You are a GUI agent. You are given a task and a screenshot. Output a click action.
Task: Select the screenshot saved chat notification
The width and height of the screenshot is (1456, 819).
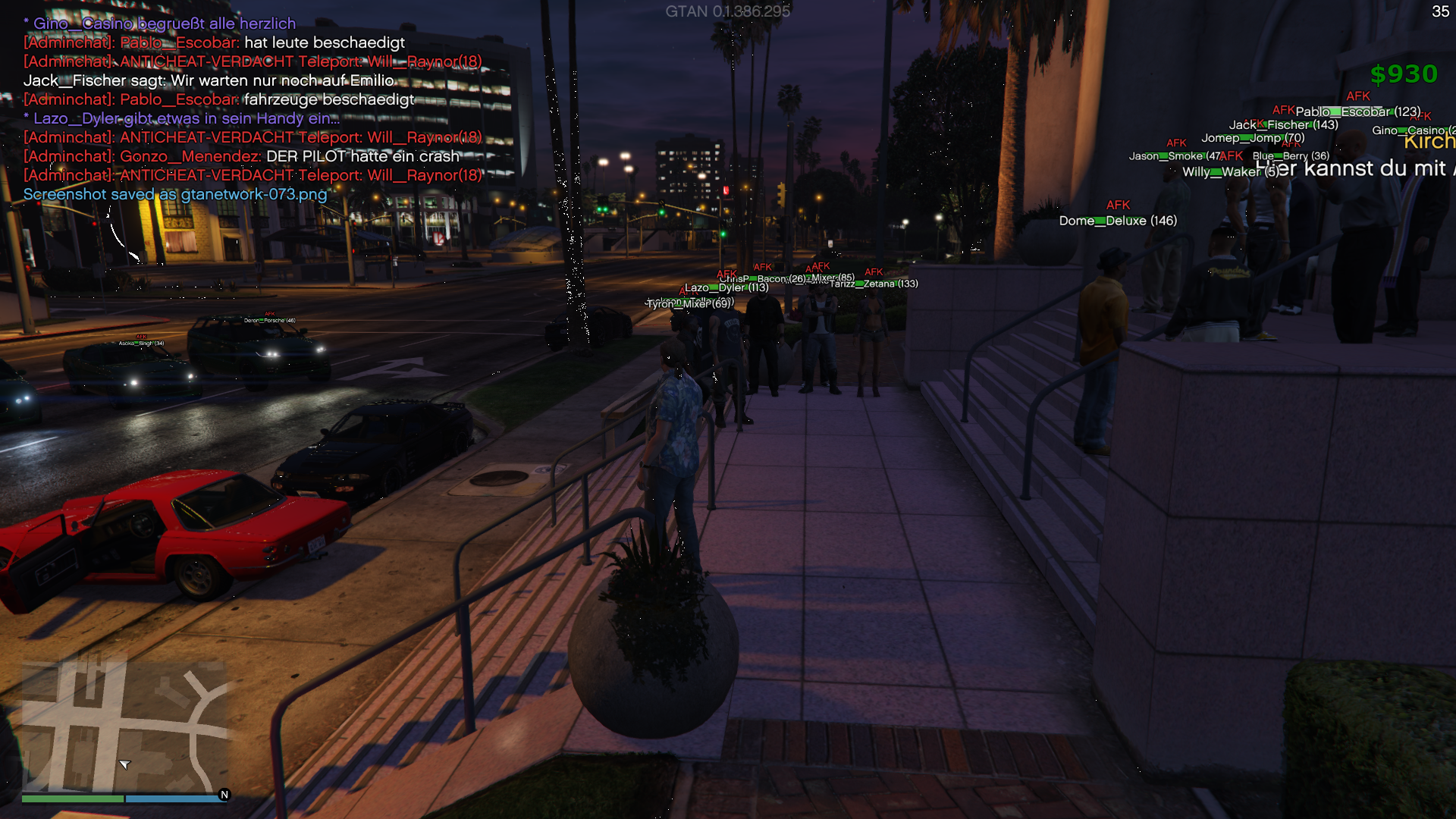coord(175,194)
